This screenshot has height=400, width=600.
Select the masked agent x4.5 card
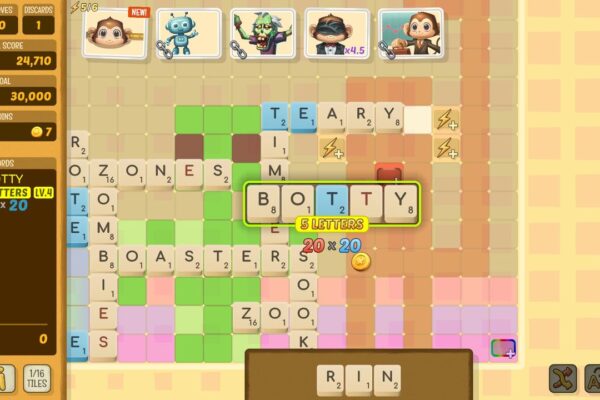(x=337, y=33)
